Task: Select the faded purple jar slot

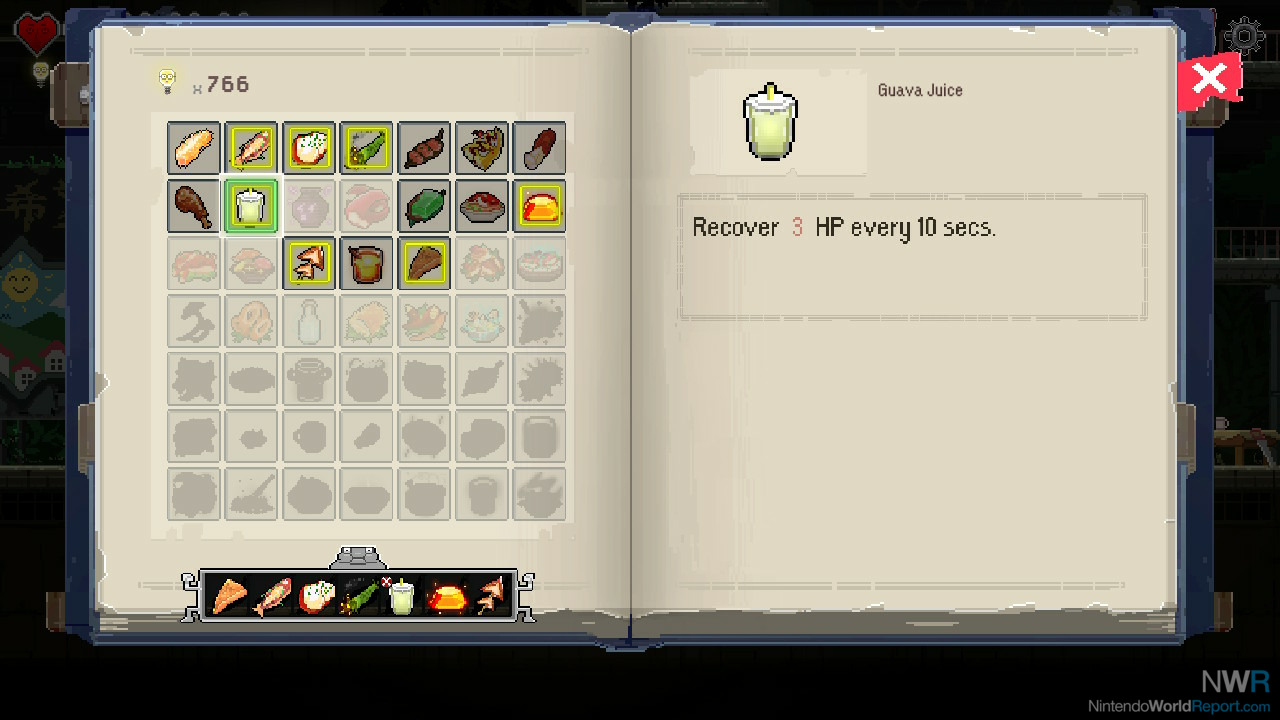Action: click(308, 206)
